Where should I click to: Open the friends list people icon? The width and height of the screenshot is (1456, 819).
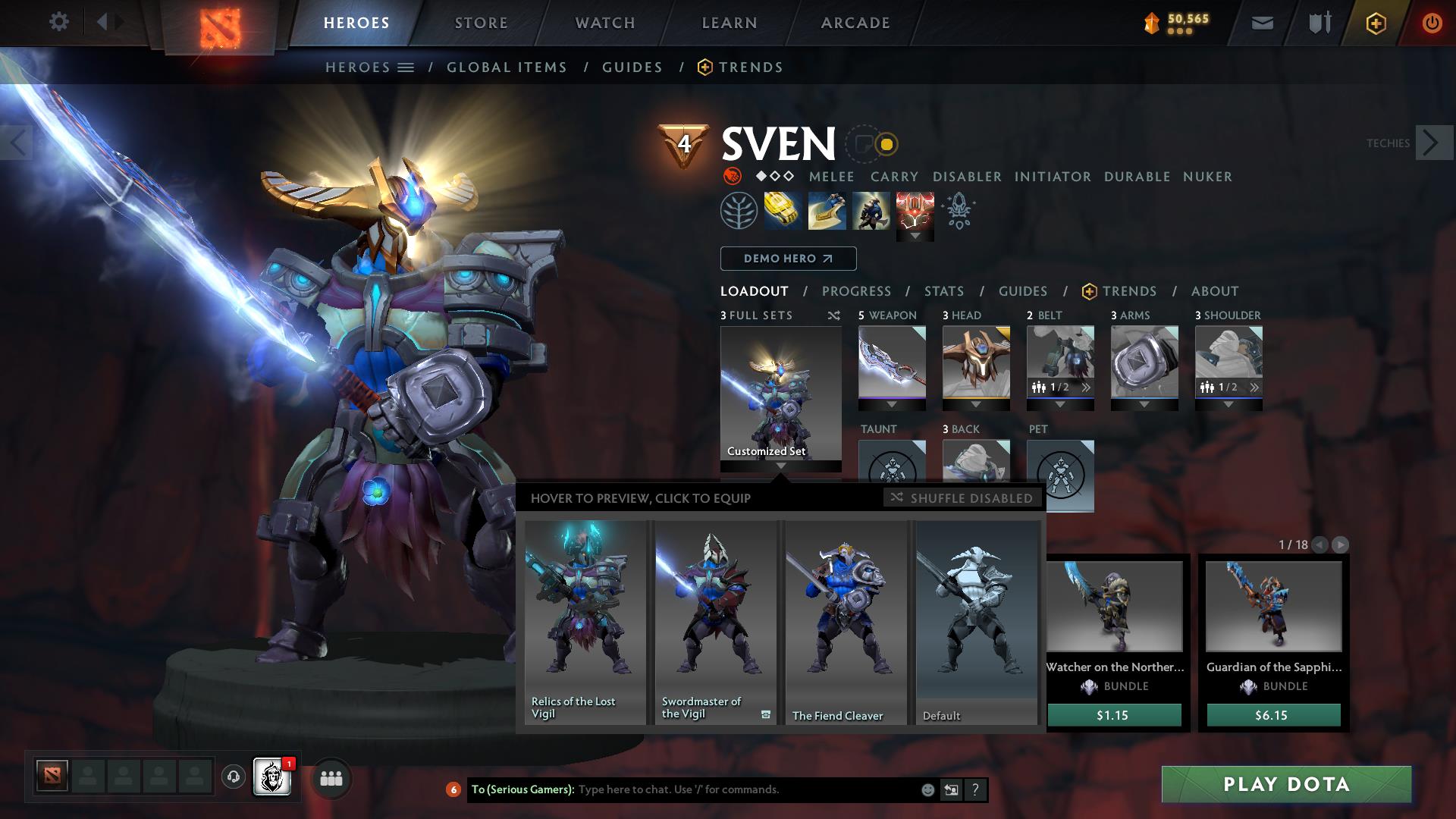pyautogui.click(x=331, y=778)
